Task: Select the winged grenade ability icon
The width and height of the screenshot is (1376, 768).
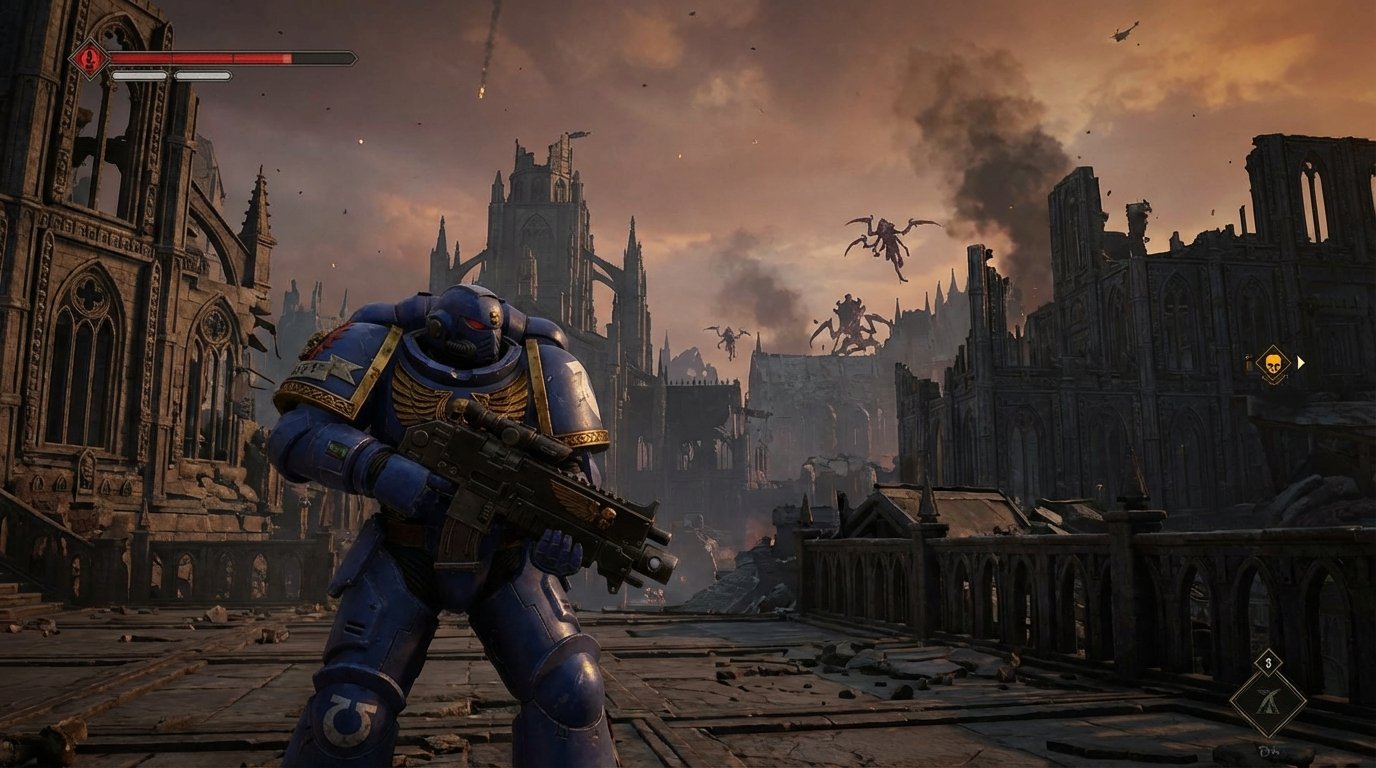Action: pyautogui.click(x=1269, y=700)
